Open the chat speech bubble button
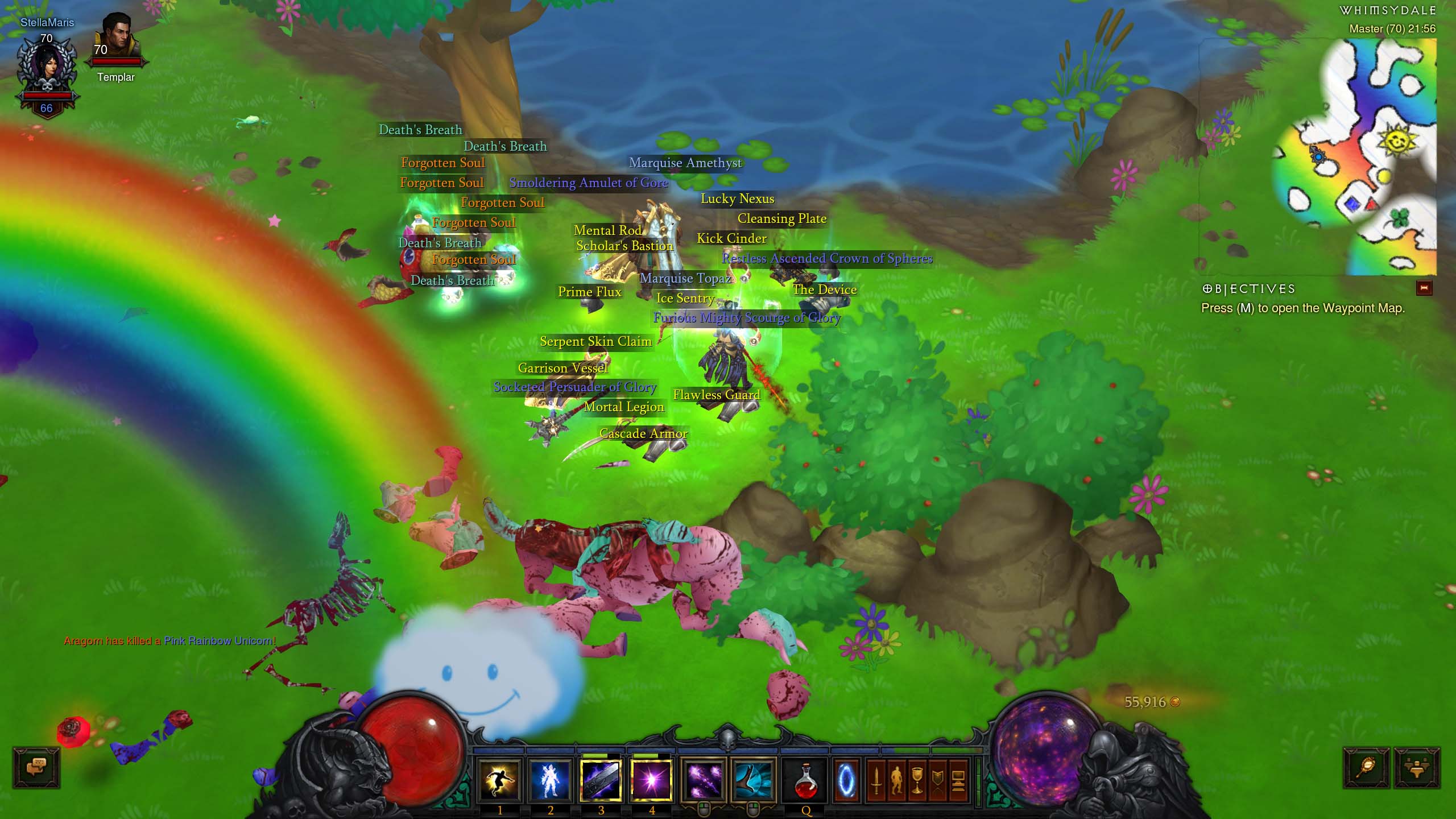Image resolution: width=1456 pixels, height=819 pixels. 36,767
